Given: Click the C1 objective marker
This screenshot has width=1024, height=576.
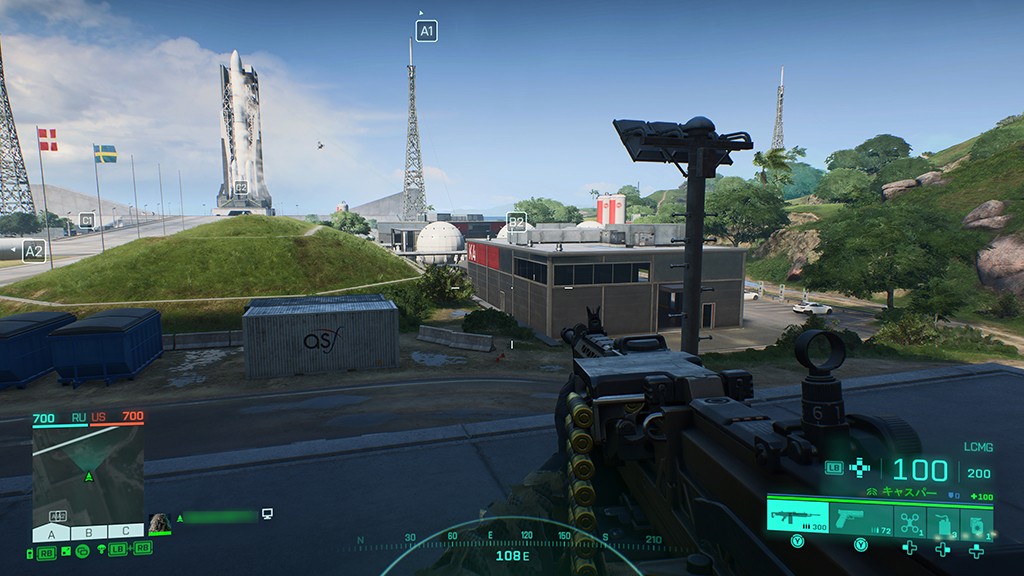Looking at the screenshot, I should click(87, 220).
